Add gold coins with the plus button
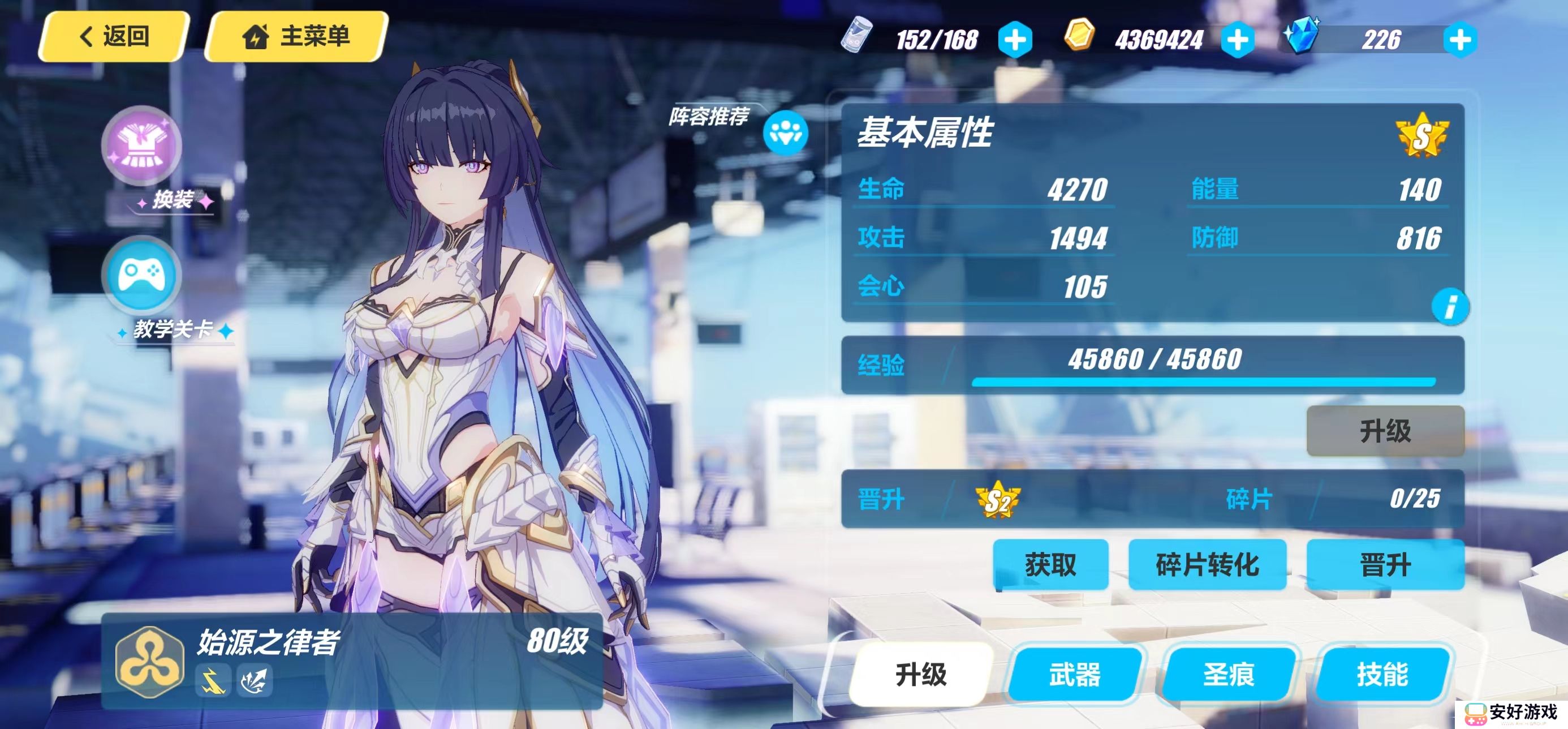The height and width of the screenshot is (729, 1568). [x=1238, y=40]
